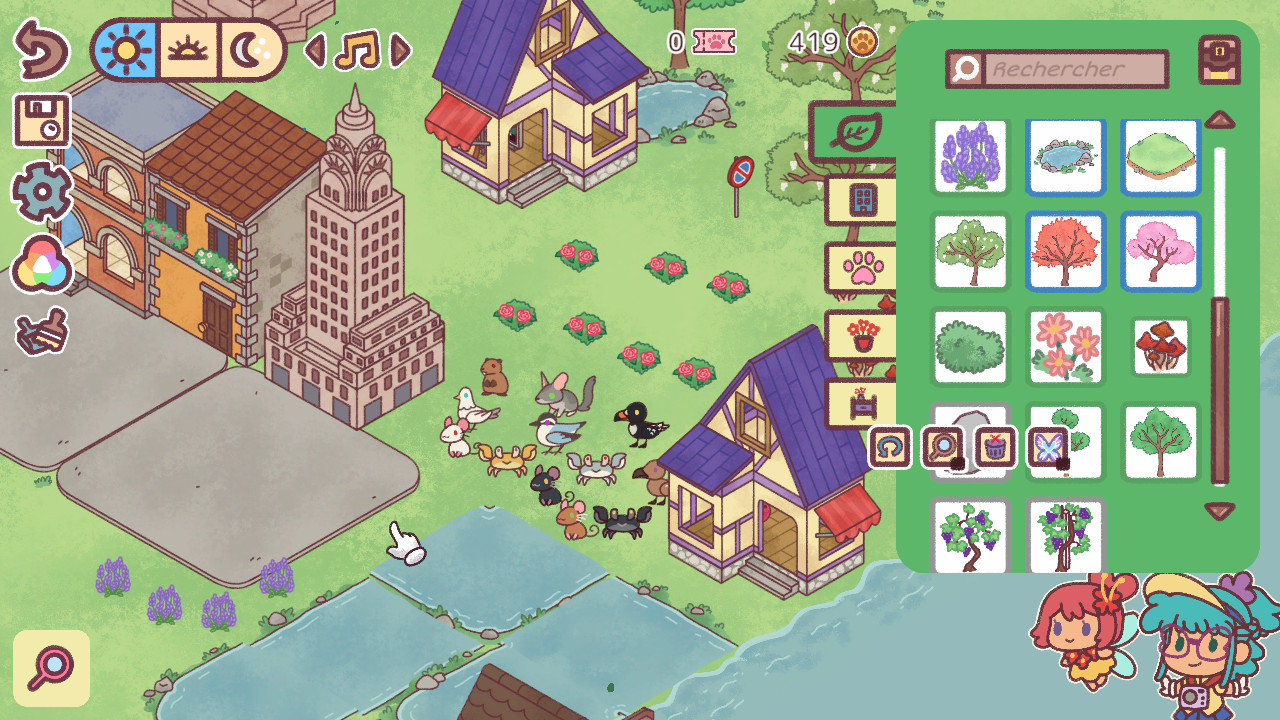Save the town with the floppy disk
Viewport: 1280px width, 720px height.
tap(41, 120)
